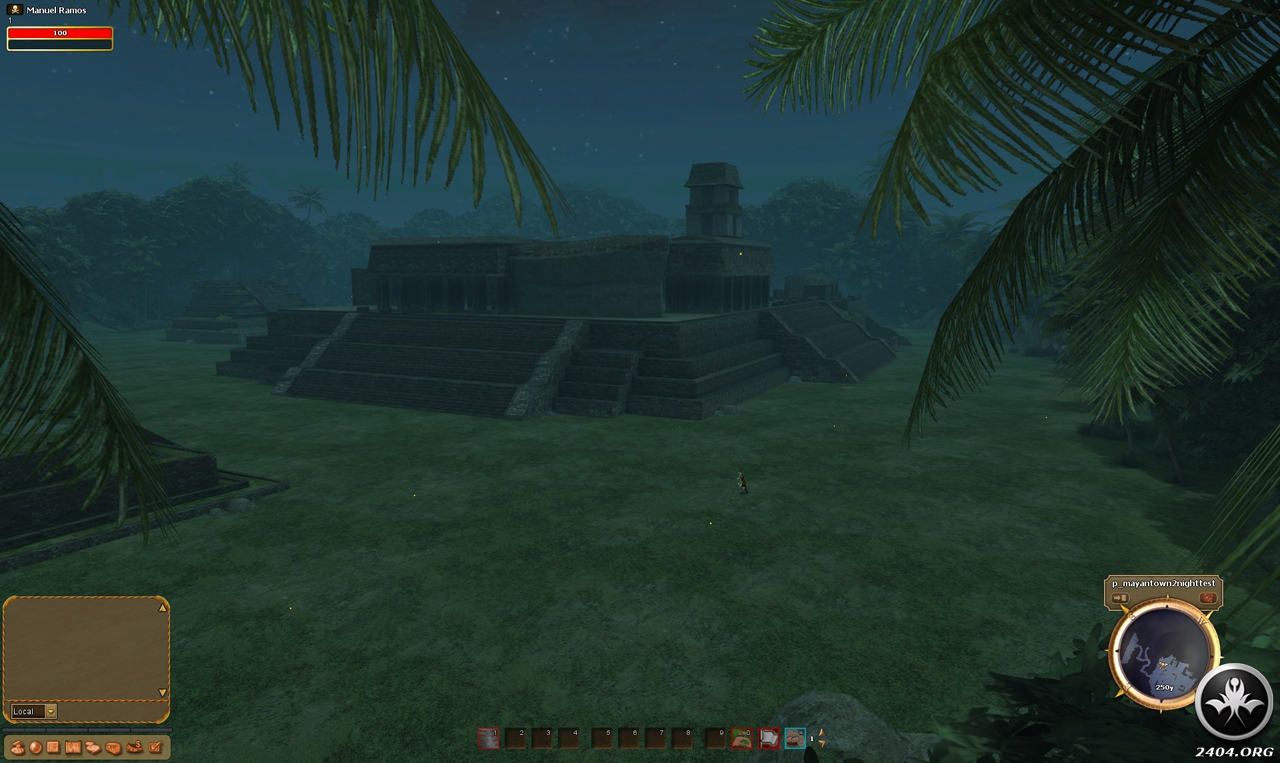
Task: Activate the white flag hotbar icon
Action: coord(768,738)
